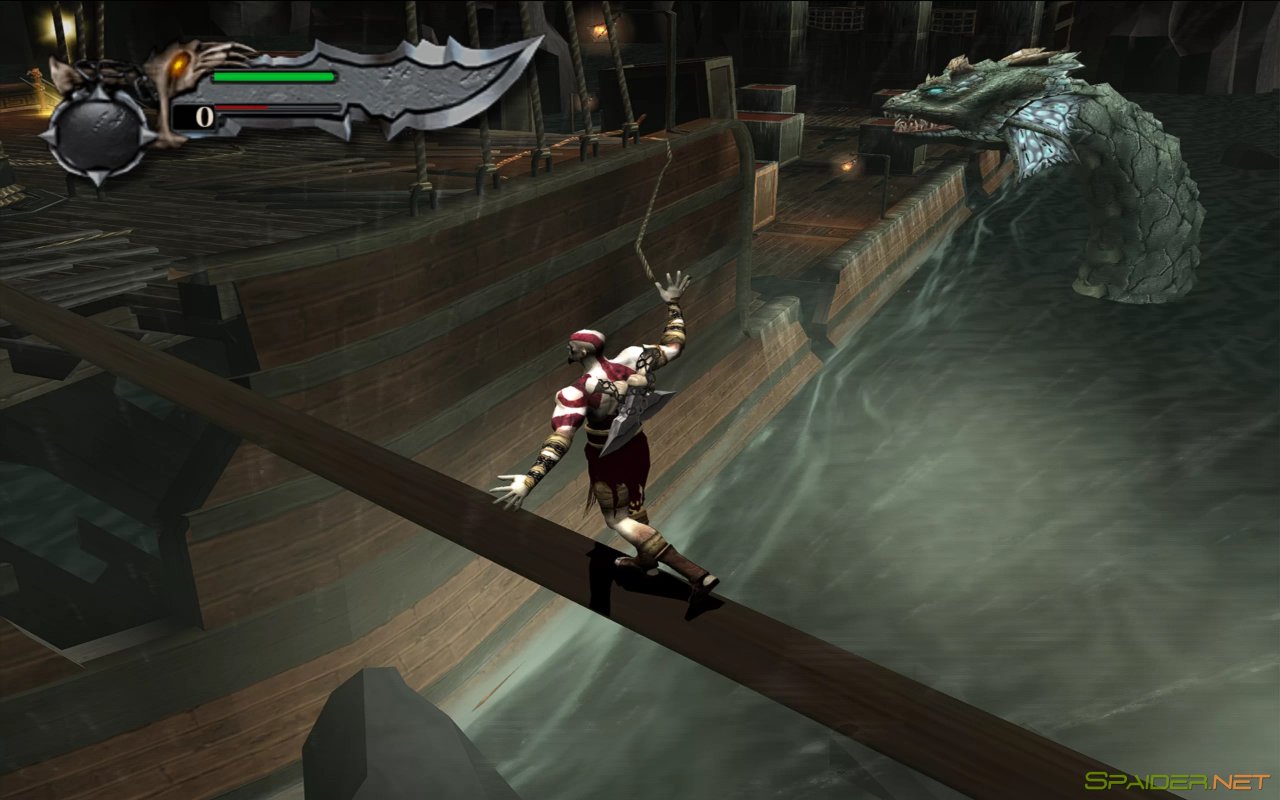Click the green health bar

point(275,75)
